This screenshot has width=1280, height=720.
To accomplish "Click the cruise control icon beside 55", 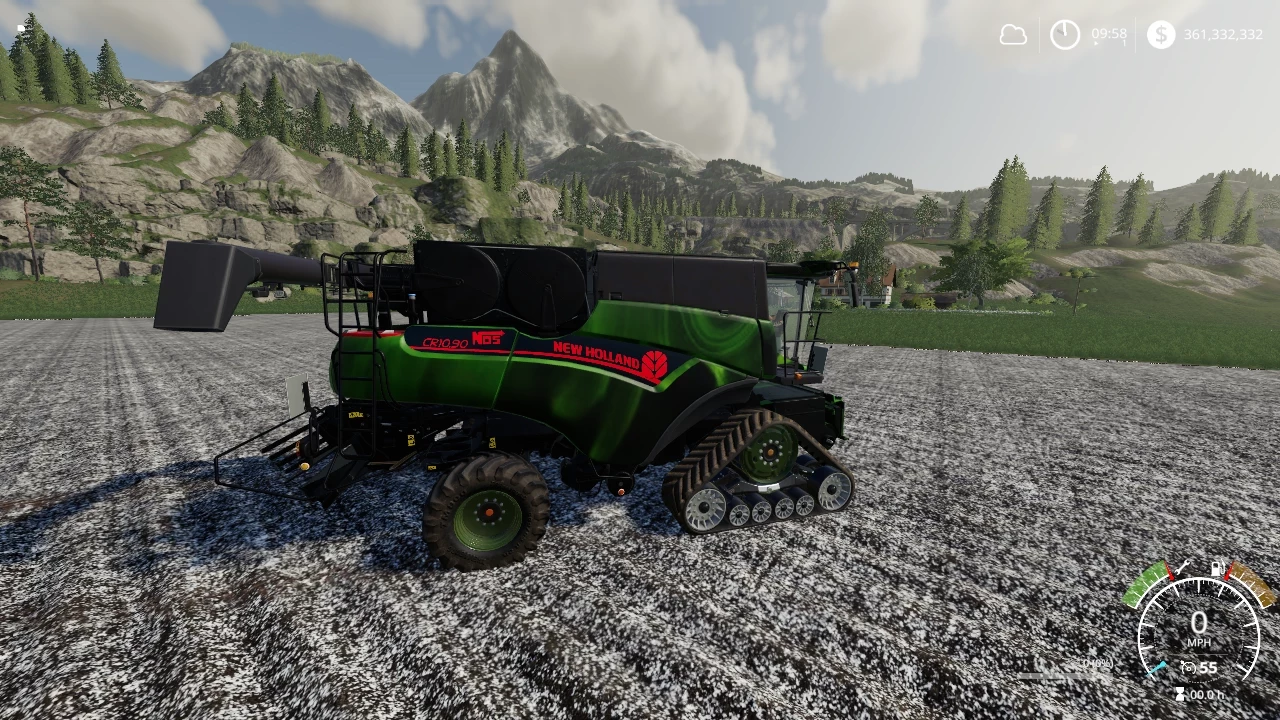I will pyautogui.click(x=1189, y=666).
